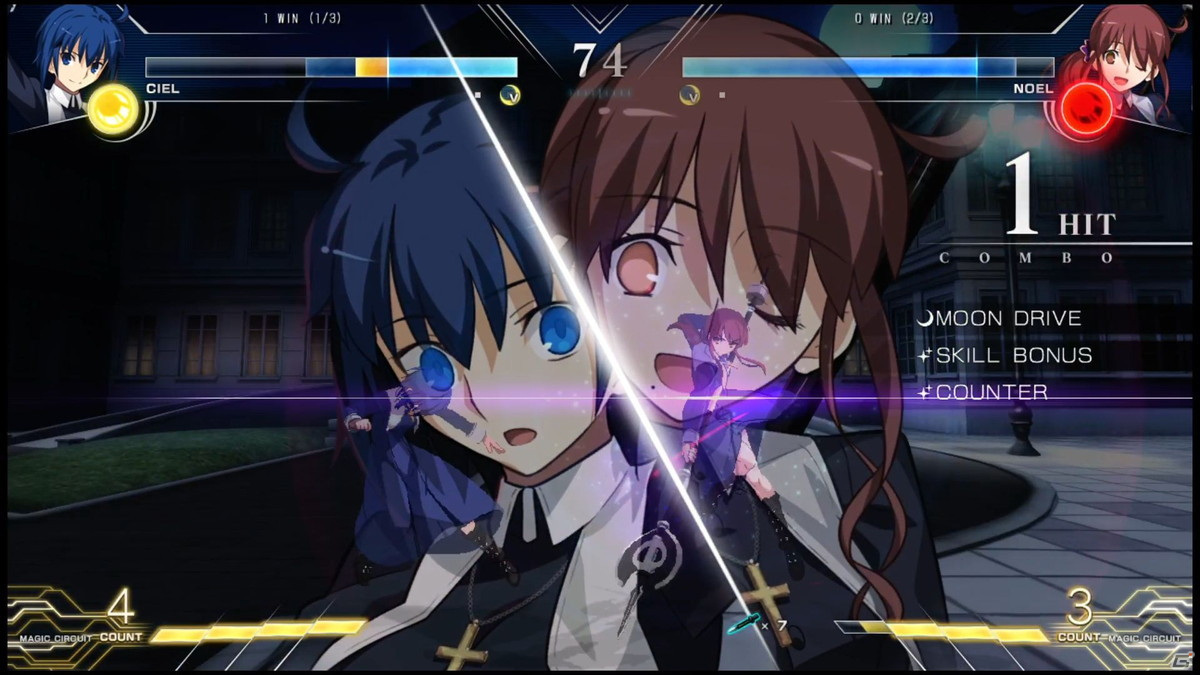Select Noel's red moon icon
The height and width of the screenshot is (675, 1200).
[x=1084, y=106]
